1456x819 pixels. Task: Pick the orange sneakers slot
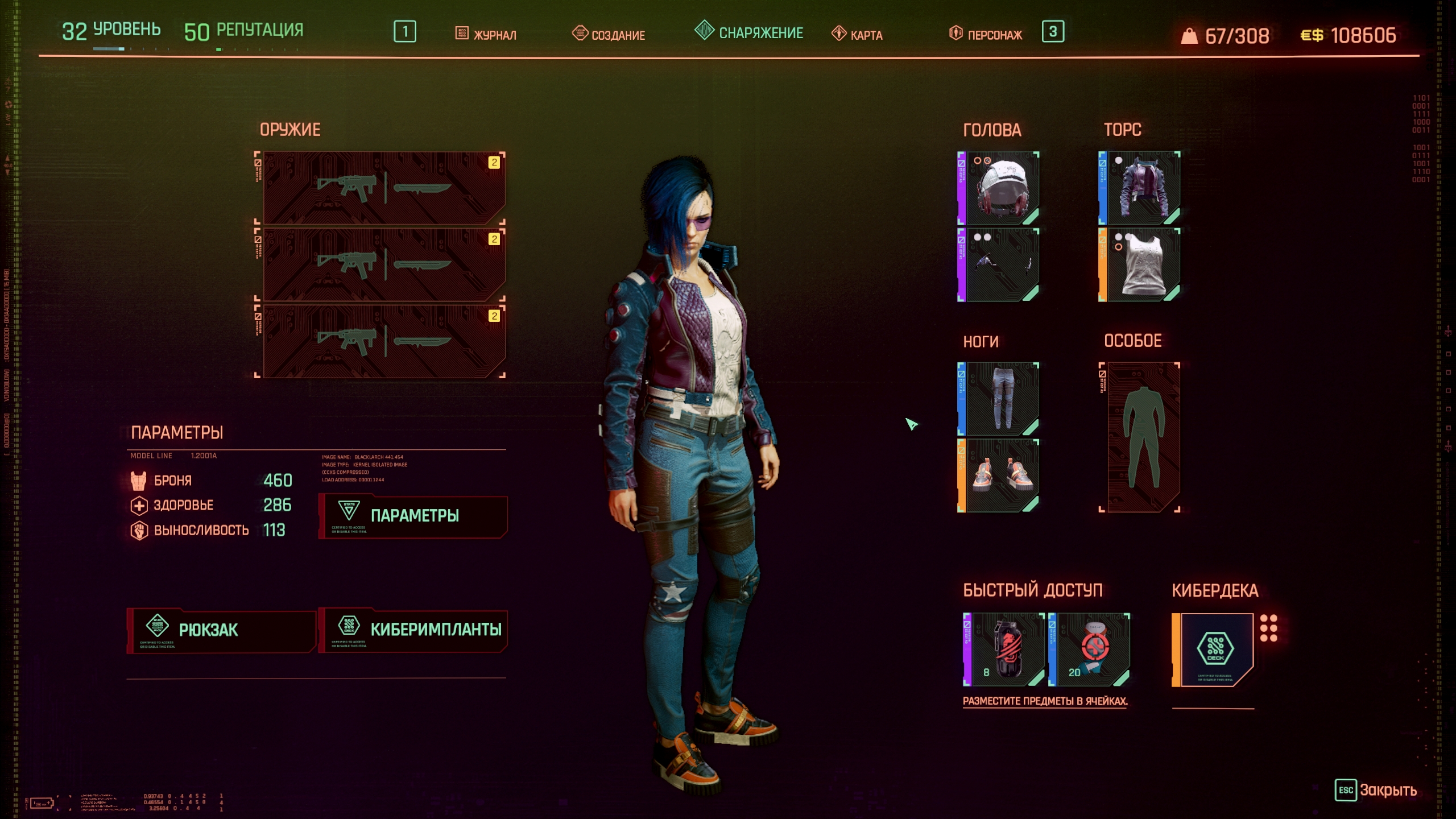999,476
